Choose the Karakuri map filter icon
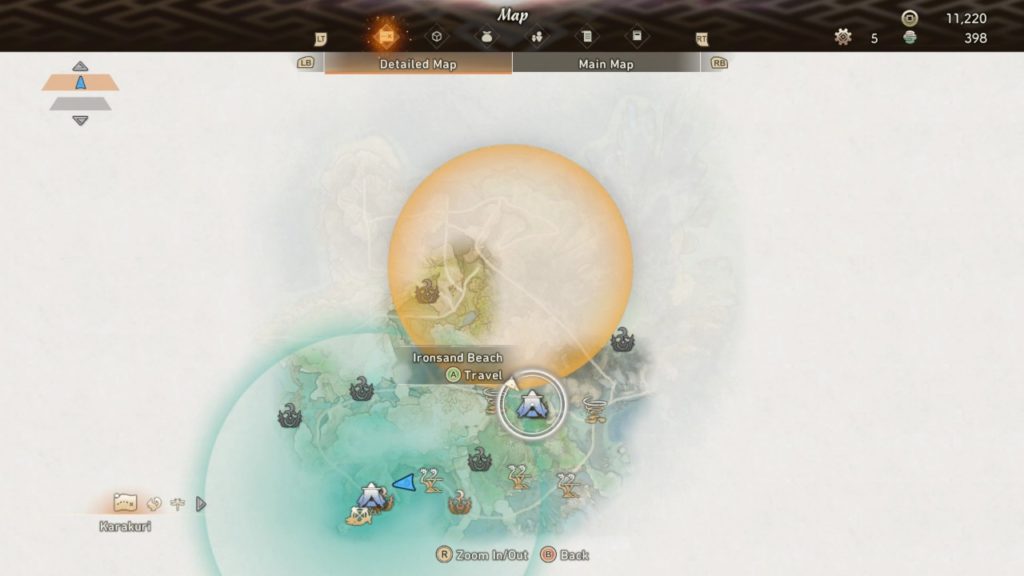 (x=125, y=503)
